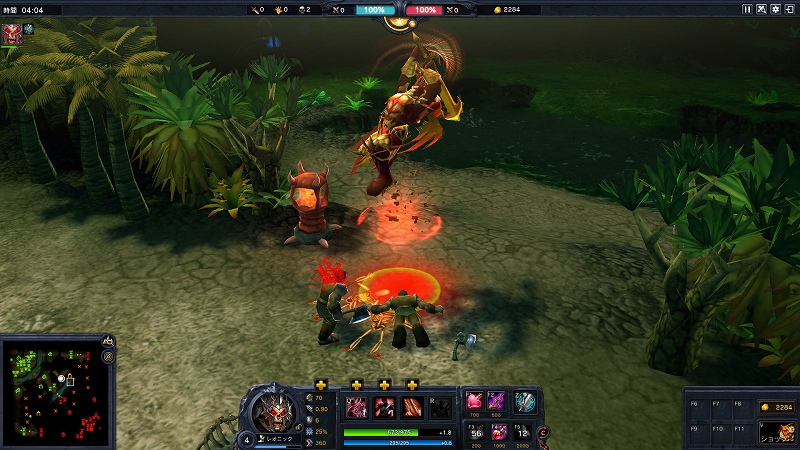Use the F5 item showing count 12
The width and height of the screenshot is (800, 450).
tap(522, 432)
